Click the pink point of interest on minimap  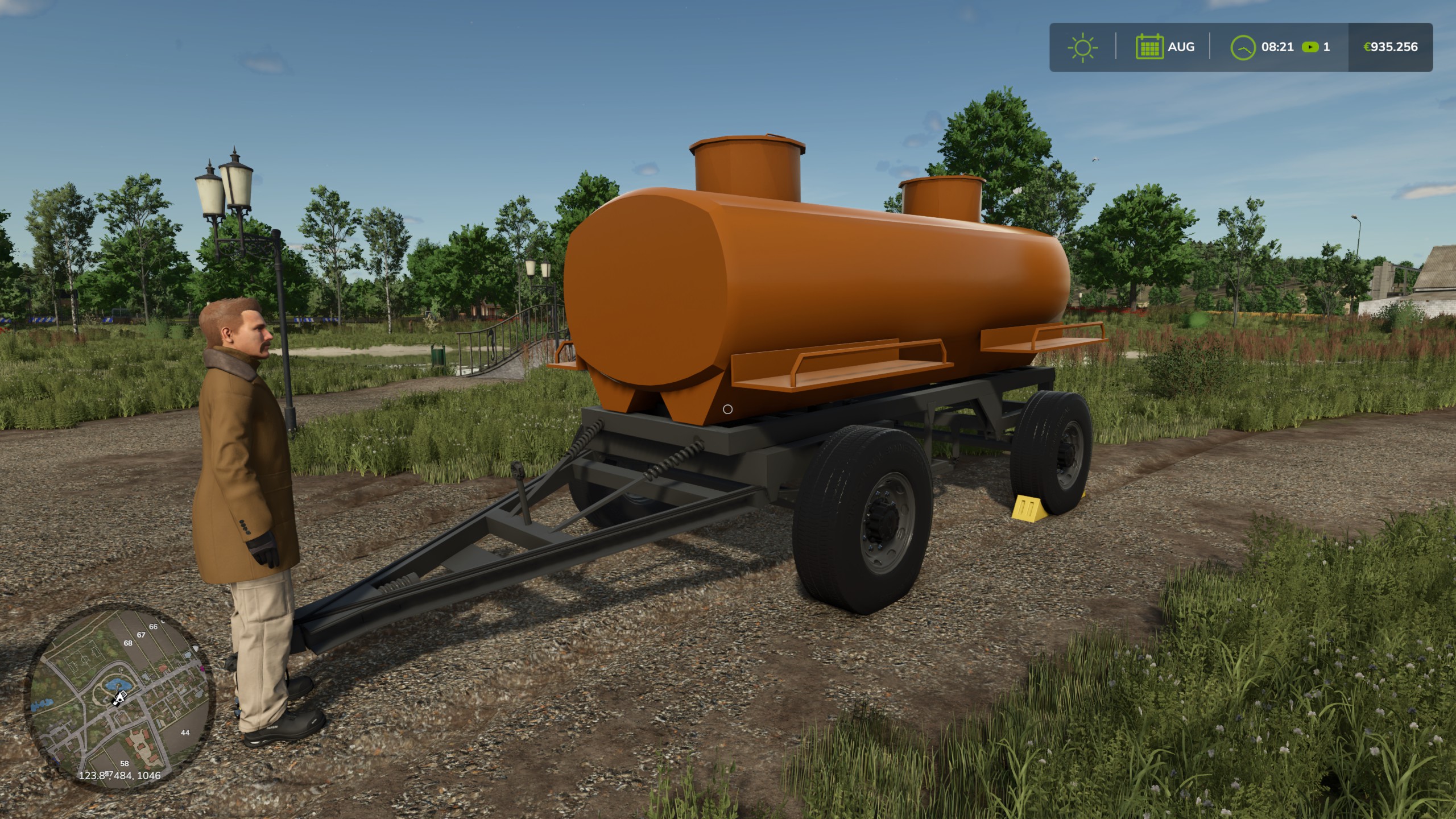point(202,669)
